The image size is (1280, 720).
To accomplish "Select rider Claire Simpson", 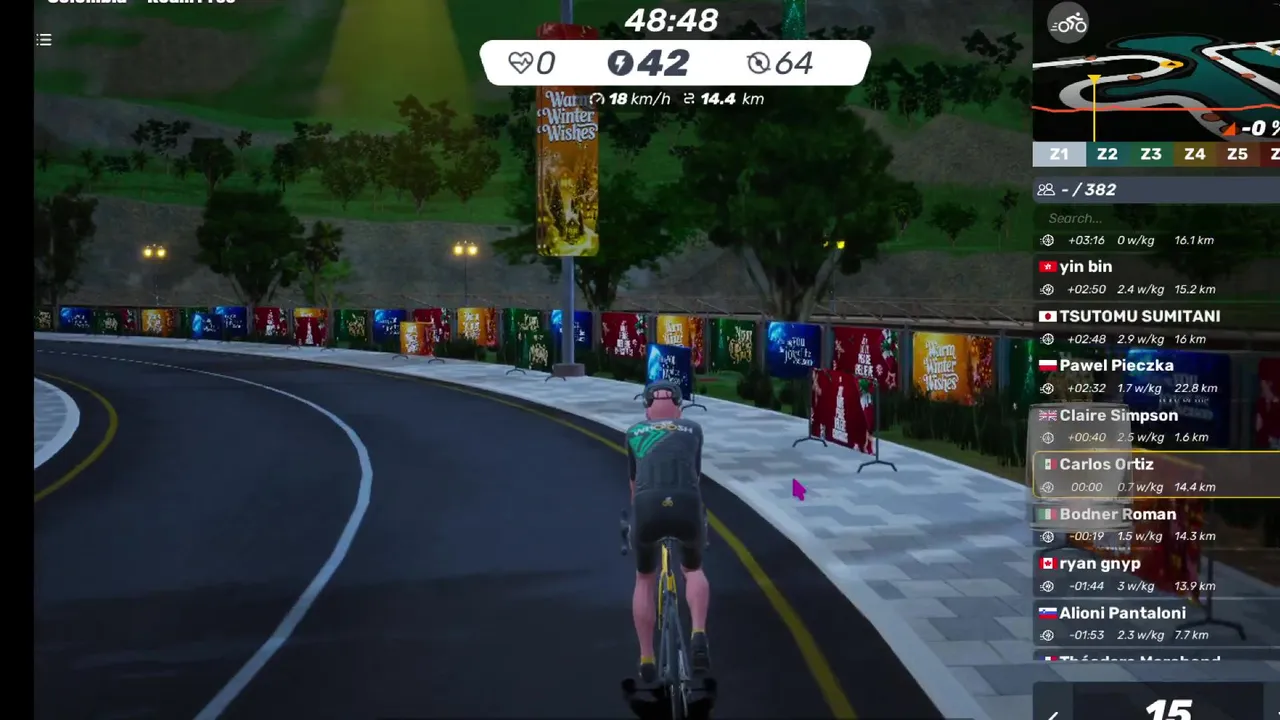I will pos(1118,415).
